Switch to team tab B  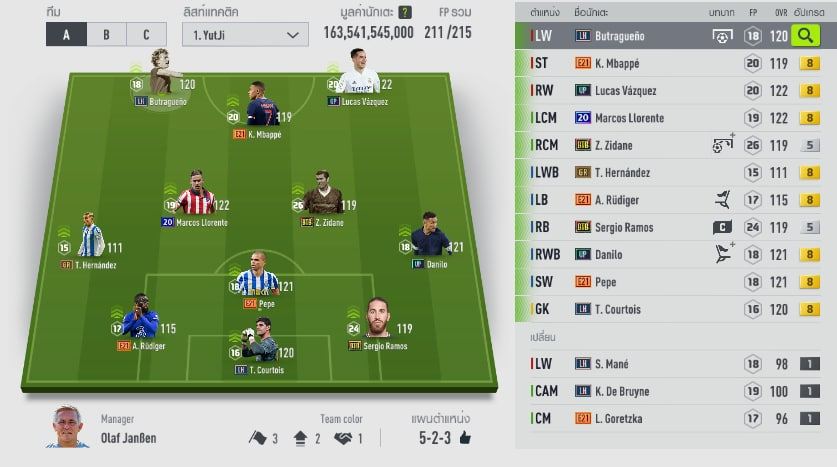pyautogui.click(x=106, y=34)
